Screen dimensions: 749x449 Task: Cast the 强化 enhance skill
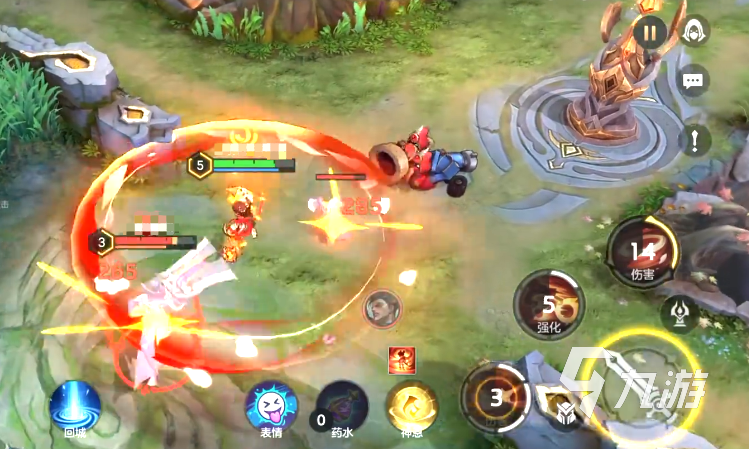(x=548, y=303)
